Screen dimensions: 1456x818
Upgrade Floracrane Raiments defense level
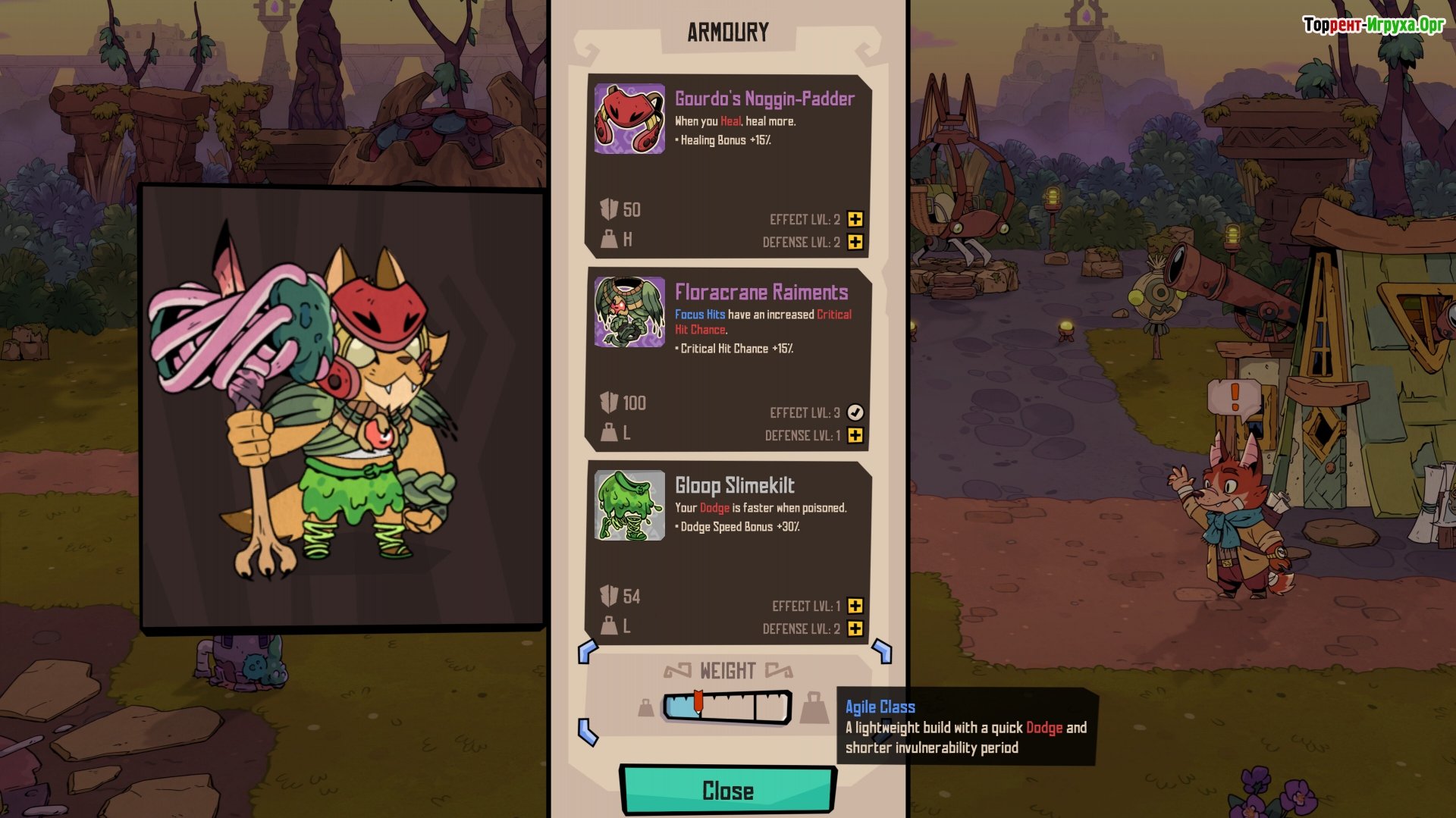click(855, 435)
